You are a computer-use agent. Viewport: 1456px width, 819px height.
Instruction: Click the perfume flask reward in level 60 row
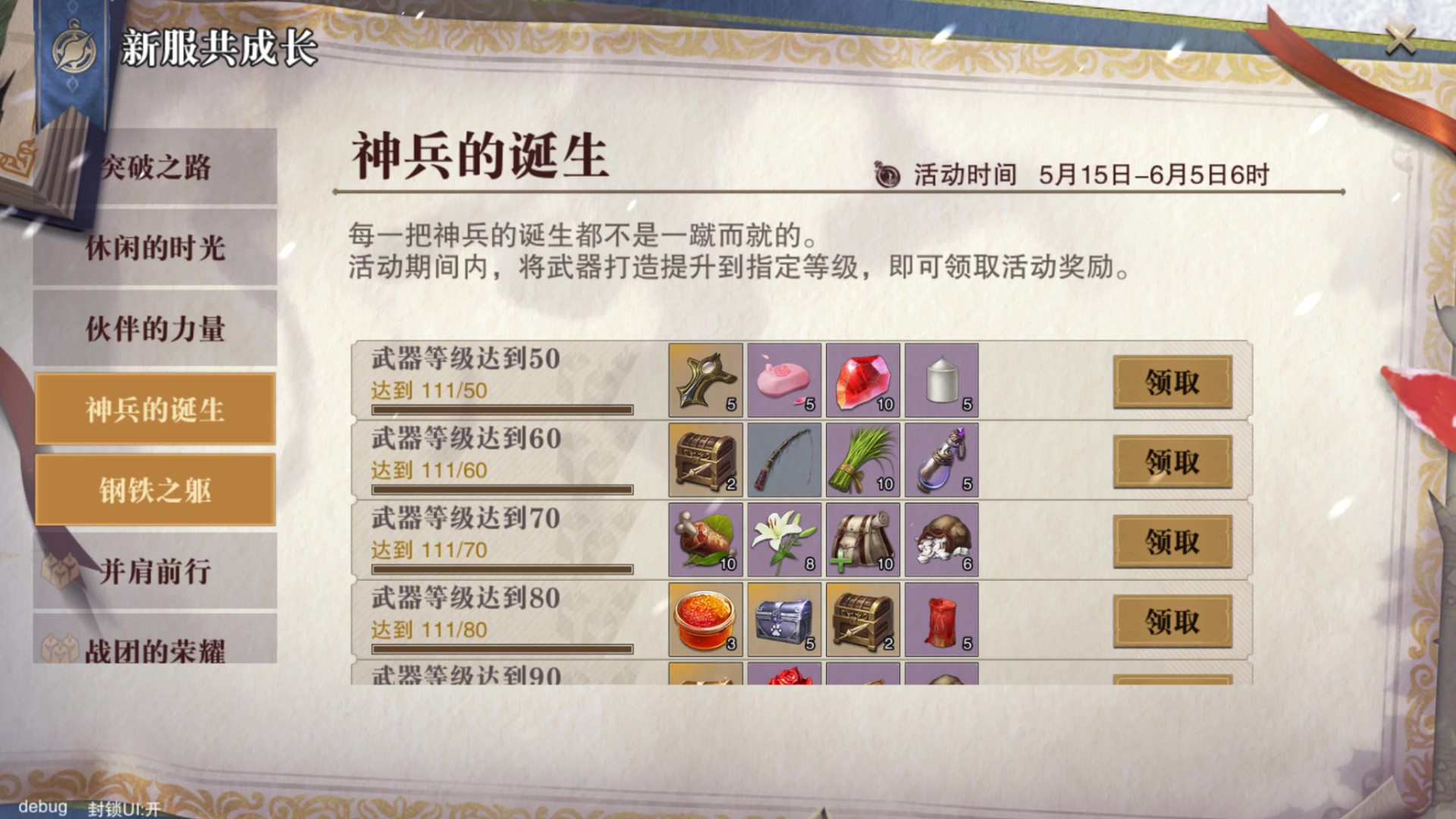[940, 460]
